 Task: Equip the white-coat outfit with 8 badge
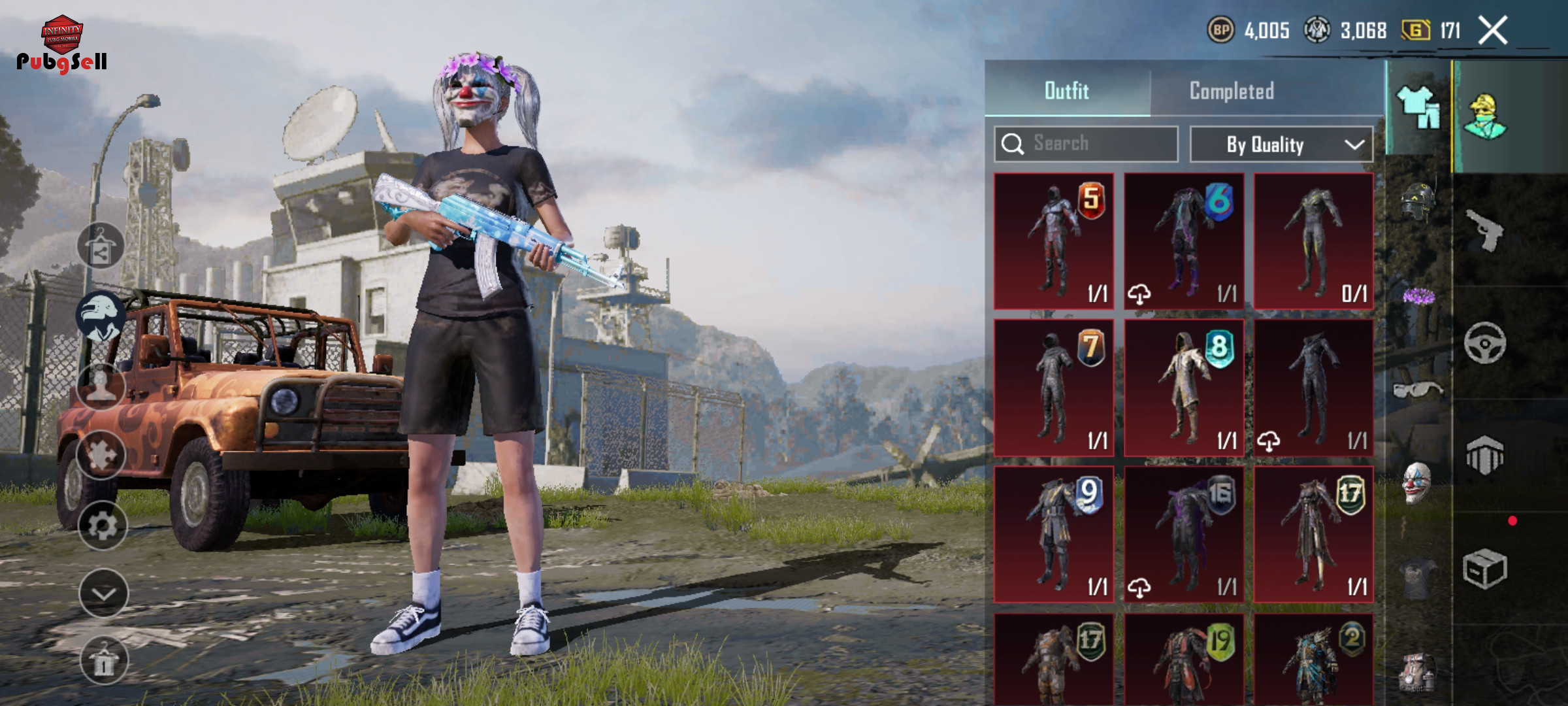point(1183,388)
